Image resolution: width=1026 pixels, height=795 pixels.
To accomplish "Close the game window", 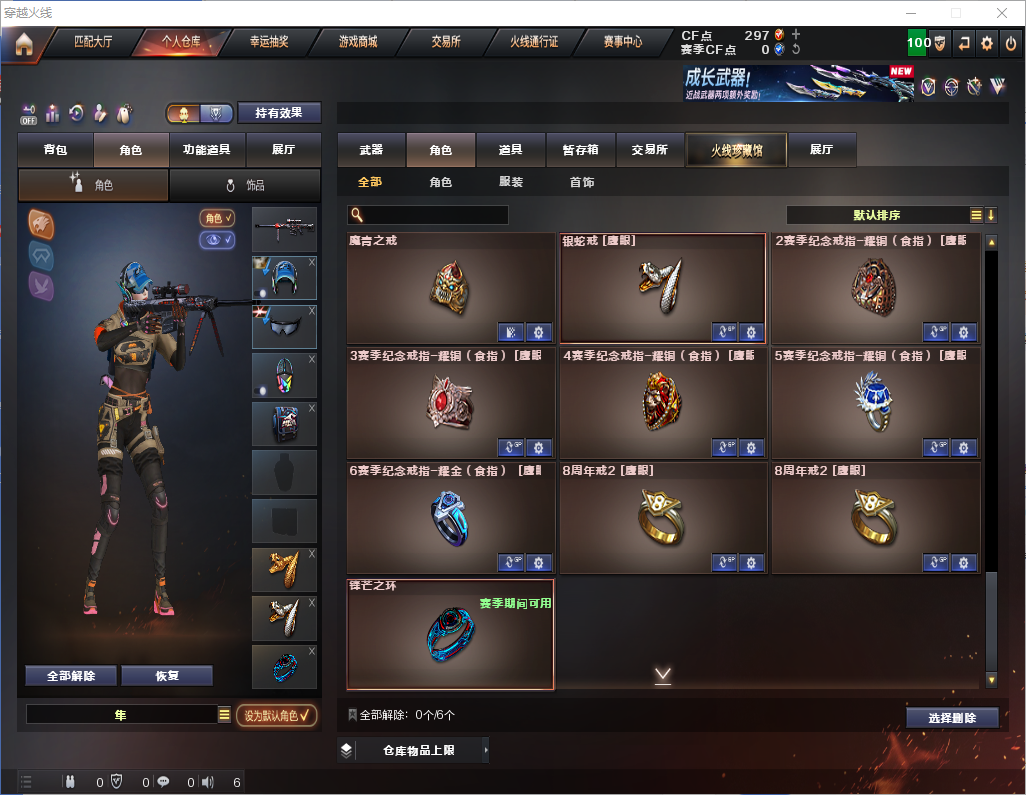I will click(x=1002, y=13).
